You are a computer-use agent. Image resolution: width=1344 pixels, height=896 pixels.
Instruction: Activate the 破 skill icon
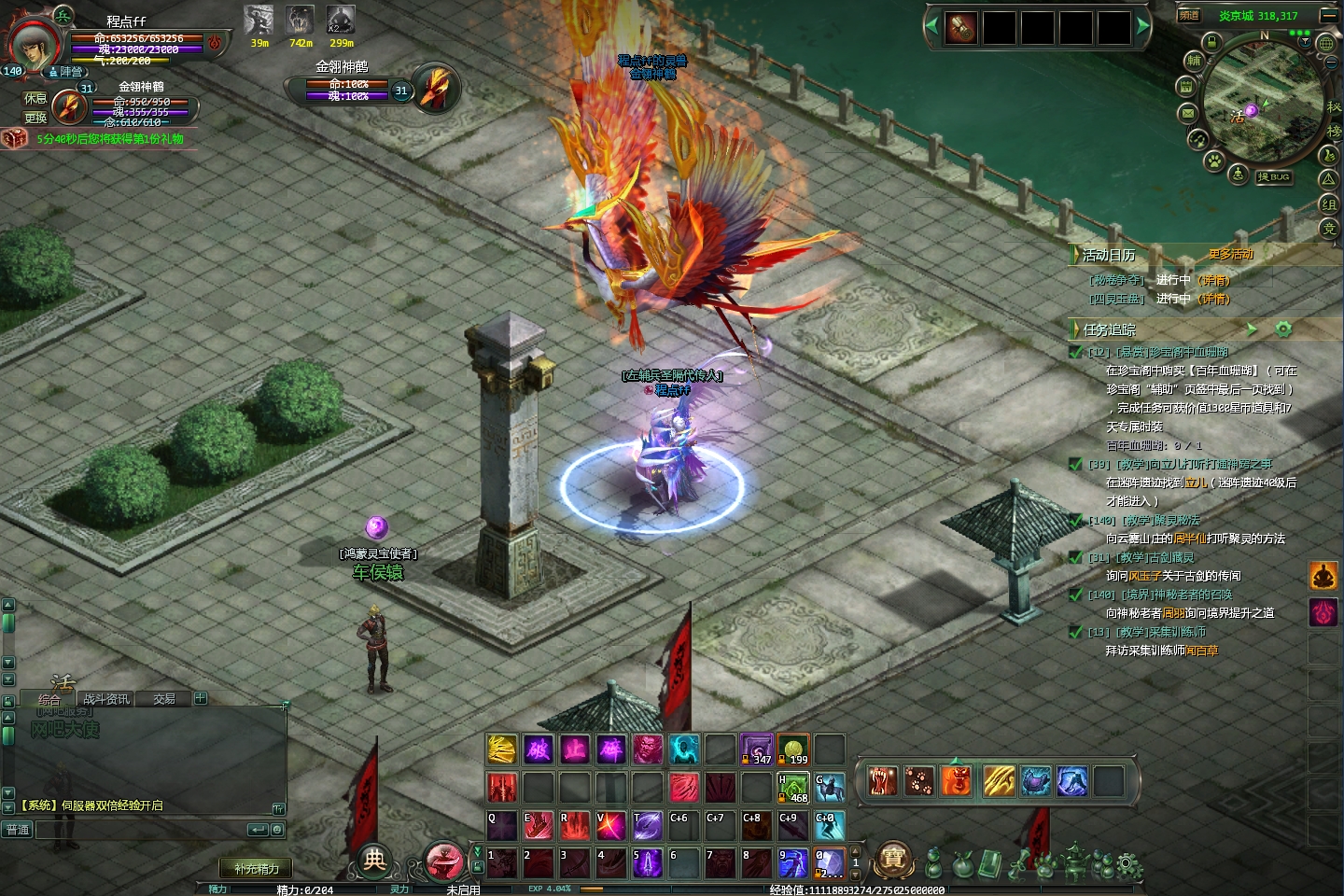(539, 749)
